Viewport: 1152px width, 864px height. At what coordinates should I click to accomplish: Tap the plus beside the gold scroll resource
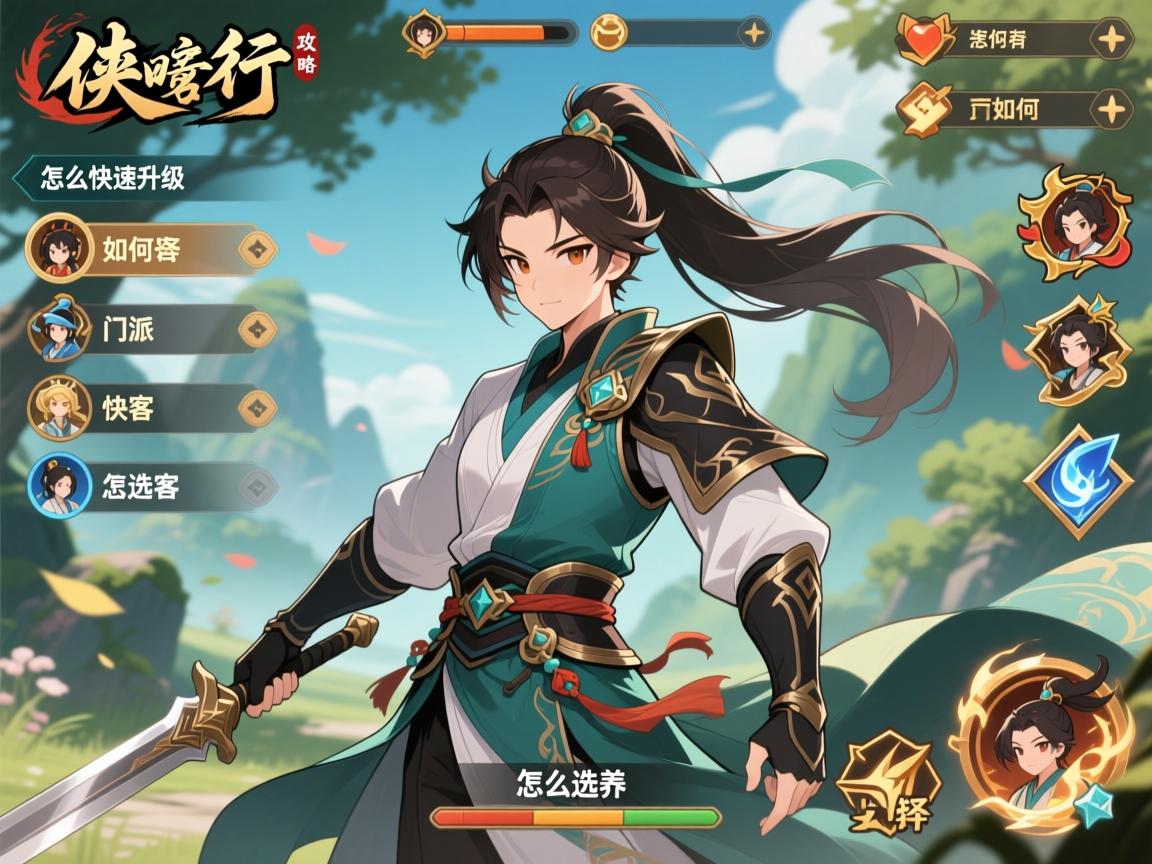point(1111,109)
